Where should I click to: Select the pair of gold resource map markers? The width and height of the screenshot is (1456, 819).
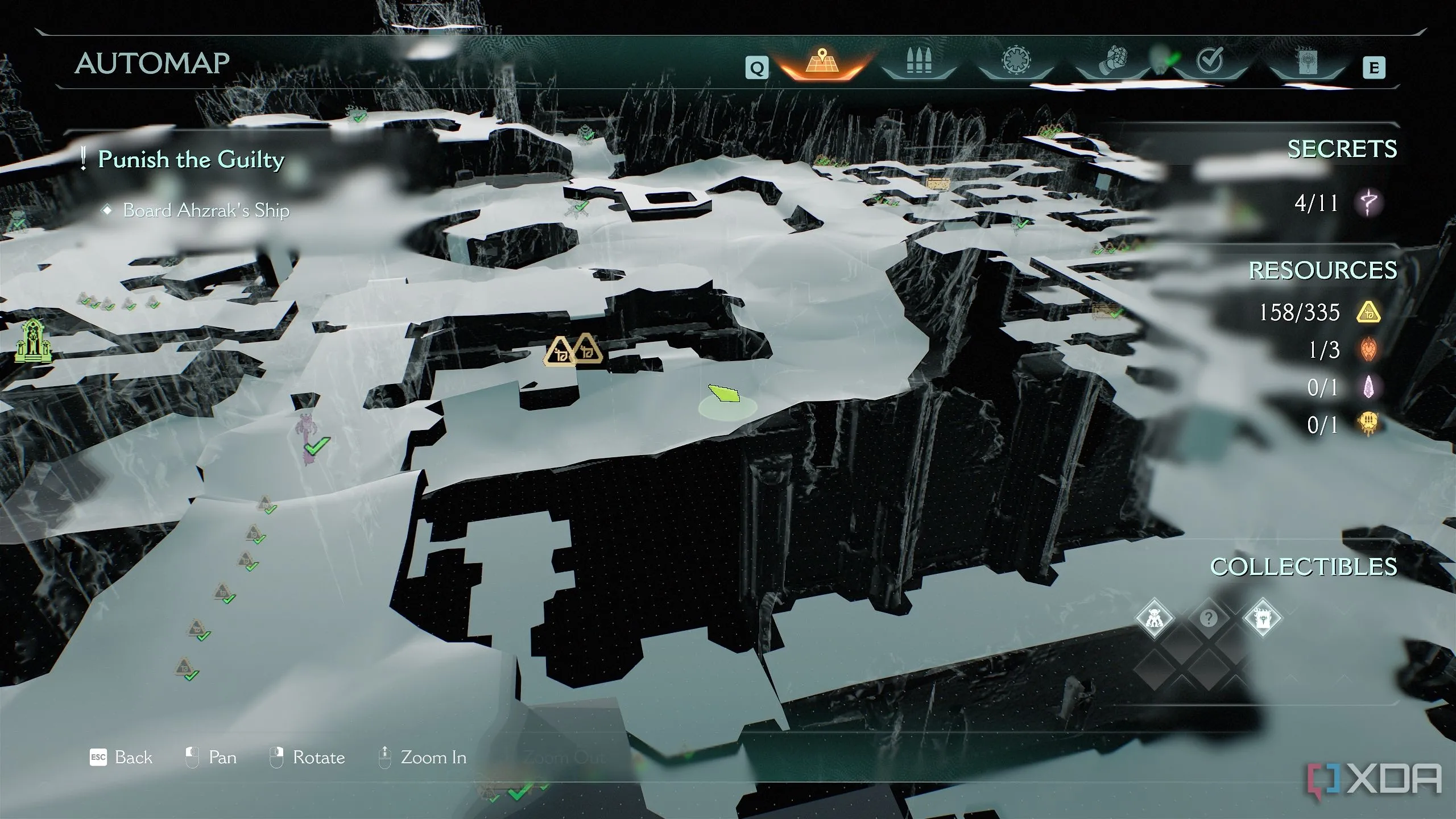573,350
